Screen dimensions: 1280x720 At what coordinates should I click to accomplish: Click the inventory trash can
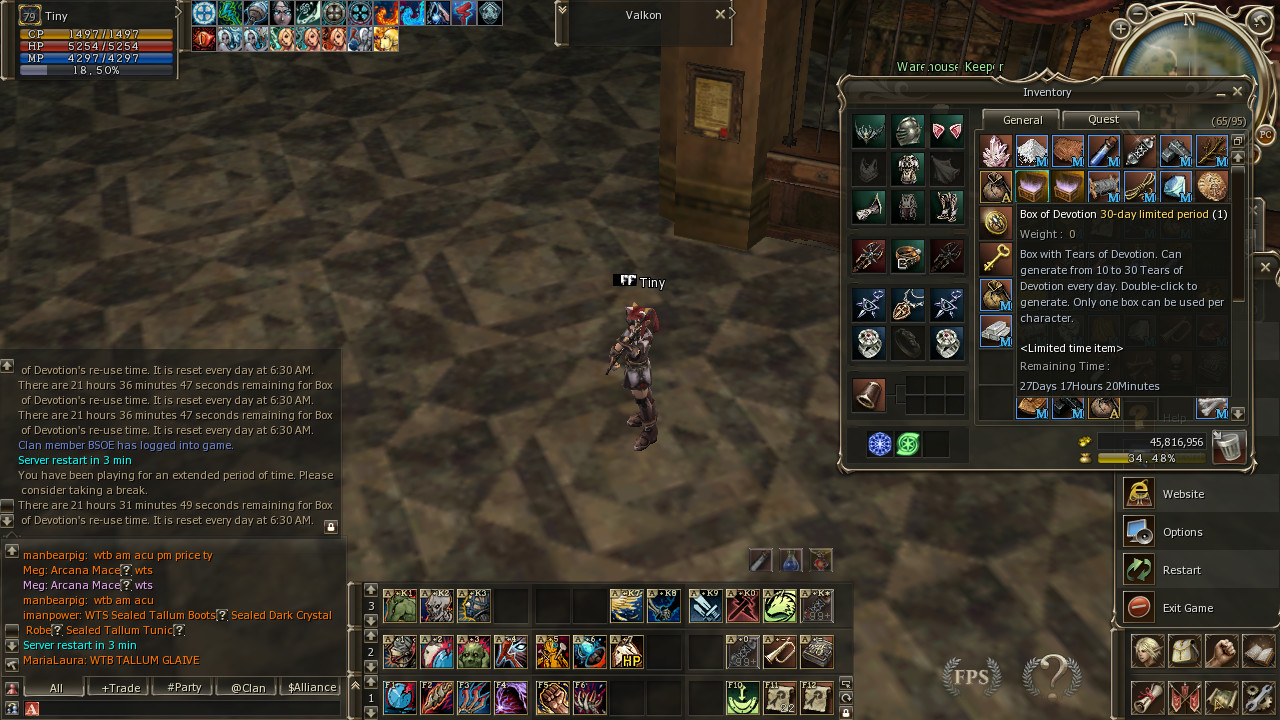[1228, 447]
